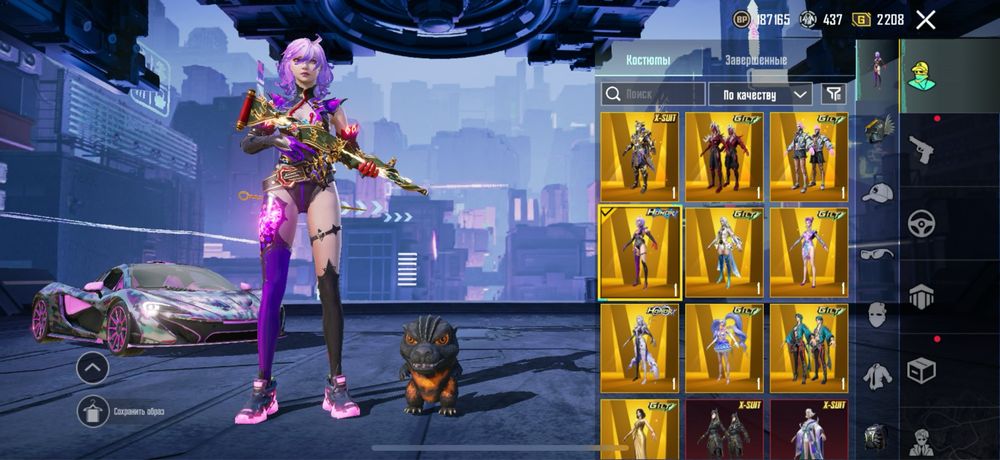This screenshot has width=1000, height=460.
Task: Open the steering wheel vehicles section
Action: [x=921, y=223]
